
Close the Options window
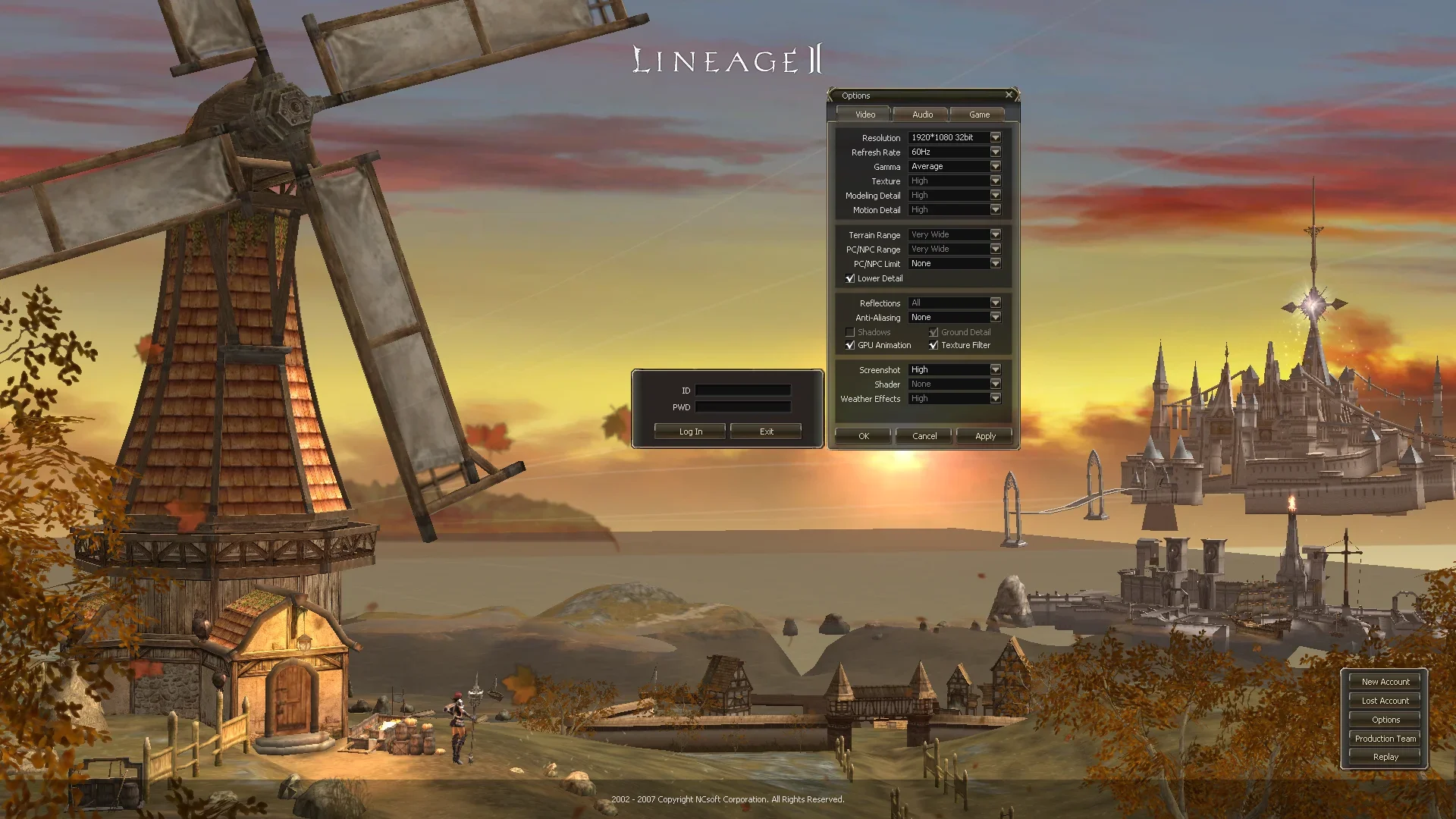click(x=1009, y=95)
